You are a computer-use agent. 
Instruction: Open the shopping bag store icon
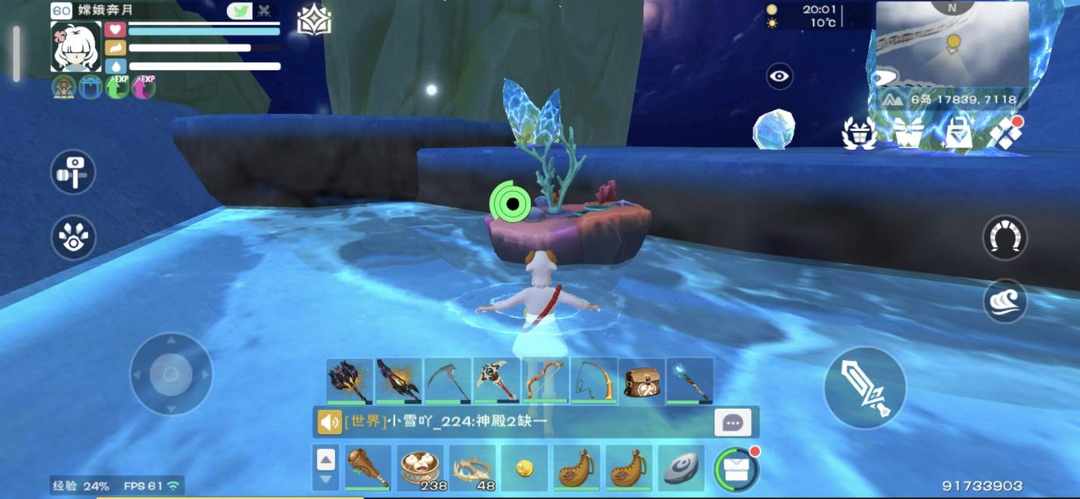pyautogui.click(x=957, y=132)
